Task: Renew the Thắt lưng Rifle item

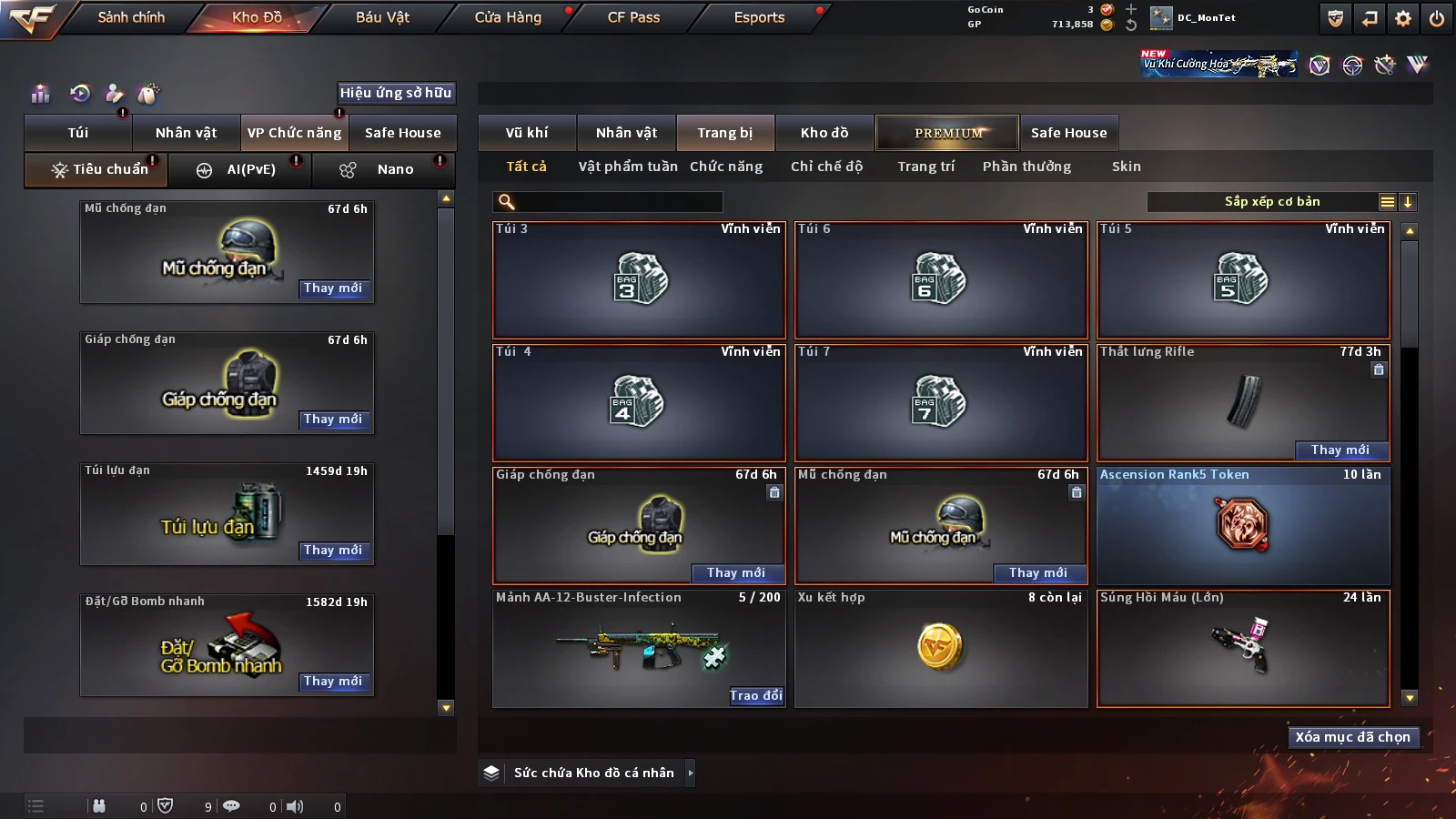Action: coord(1340,450)
